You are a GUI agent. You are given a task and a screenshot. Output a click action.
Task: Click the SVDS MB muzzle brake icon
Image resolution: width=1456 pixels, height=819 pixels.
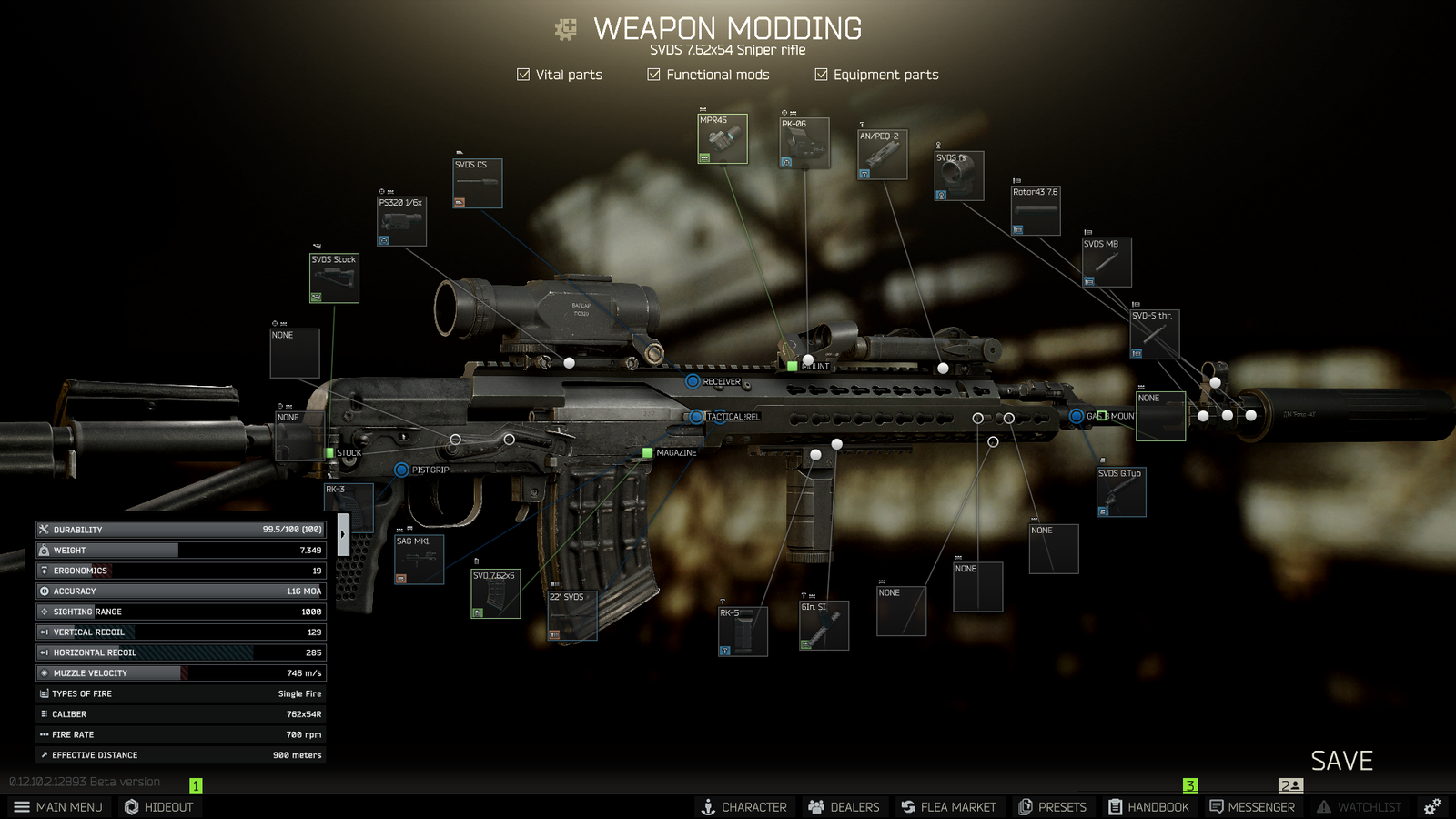tap(1106, 261)
